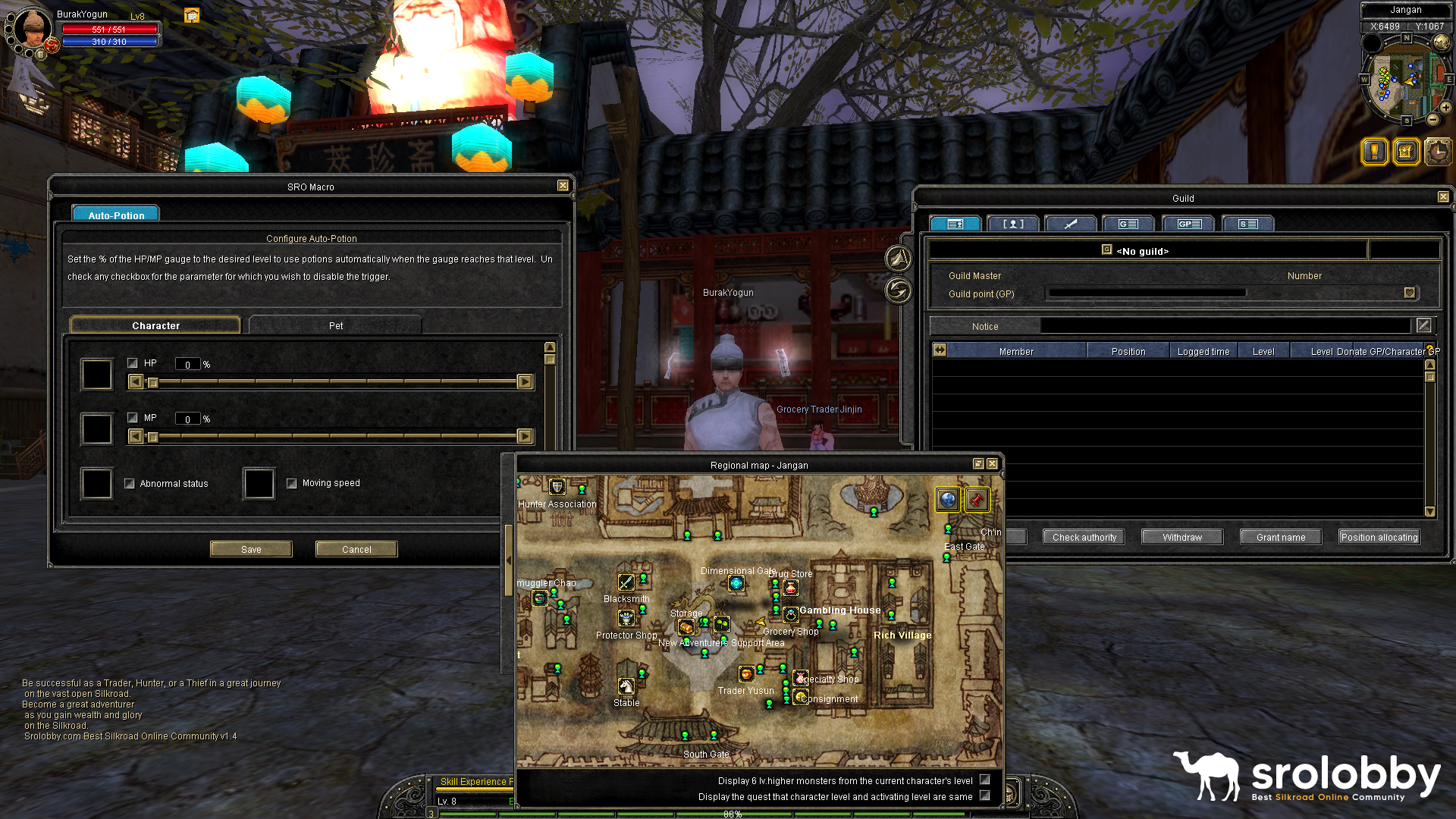The image size is (1456, 819).
Task: Zoom in on the minimap
Action: 1446,108
